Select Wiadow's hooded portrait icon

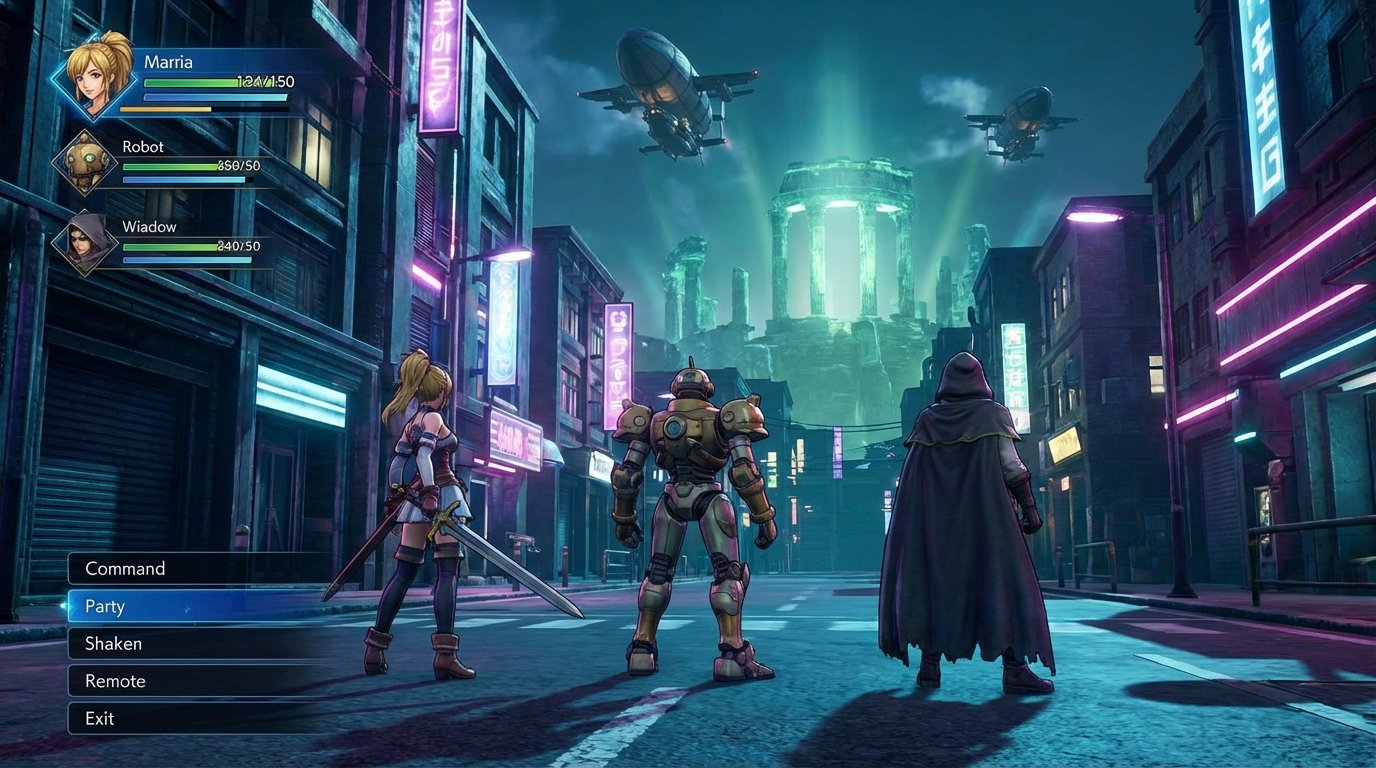(x=85, y=241)
